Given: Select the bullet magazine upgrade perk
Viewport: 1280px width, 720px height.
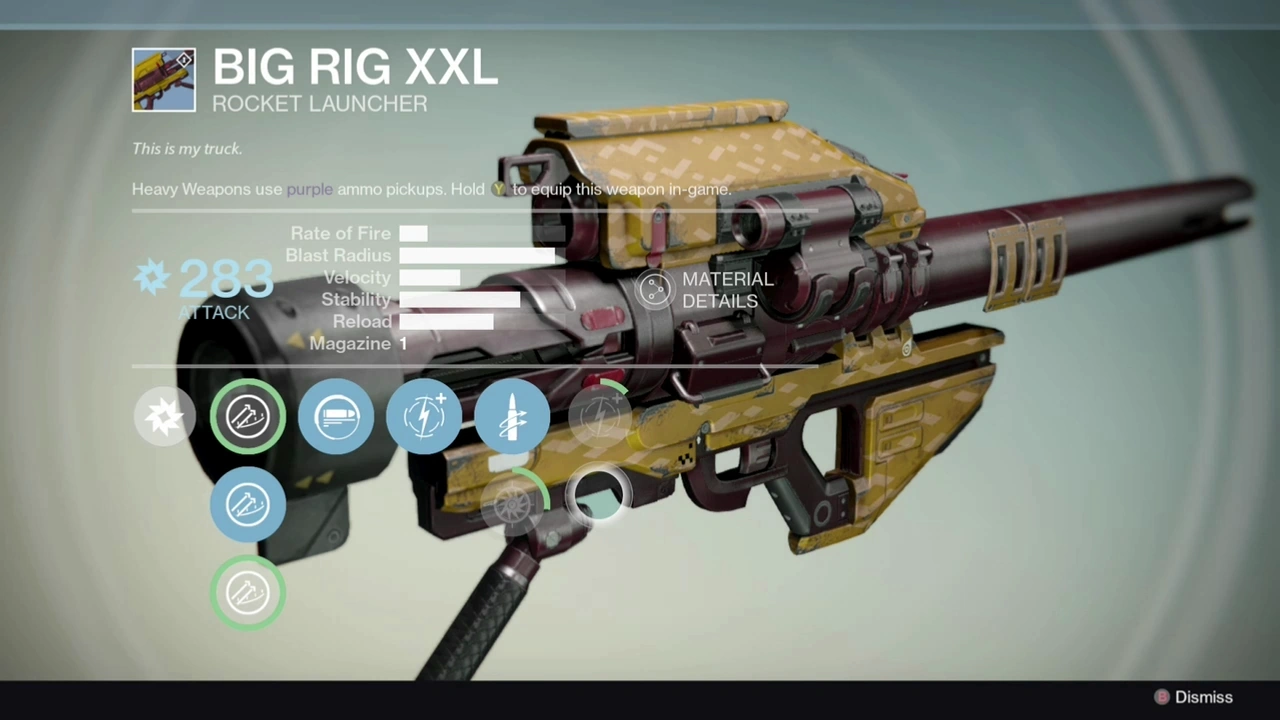Looking at the screenshot, I should [x=336, y=416].
